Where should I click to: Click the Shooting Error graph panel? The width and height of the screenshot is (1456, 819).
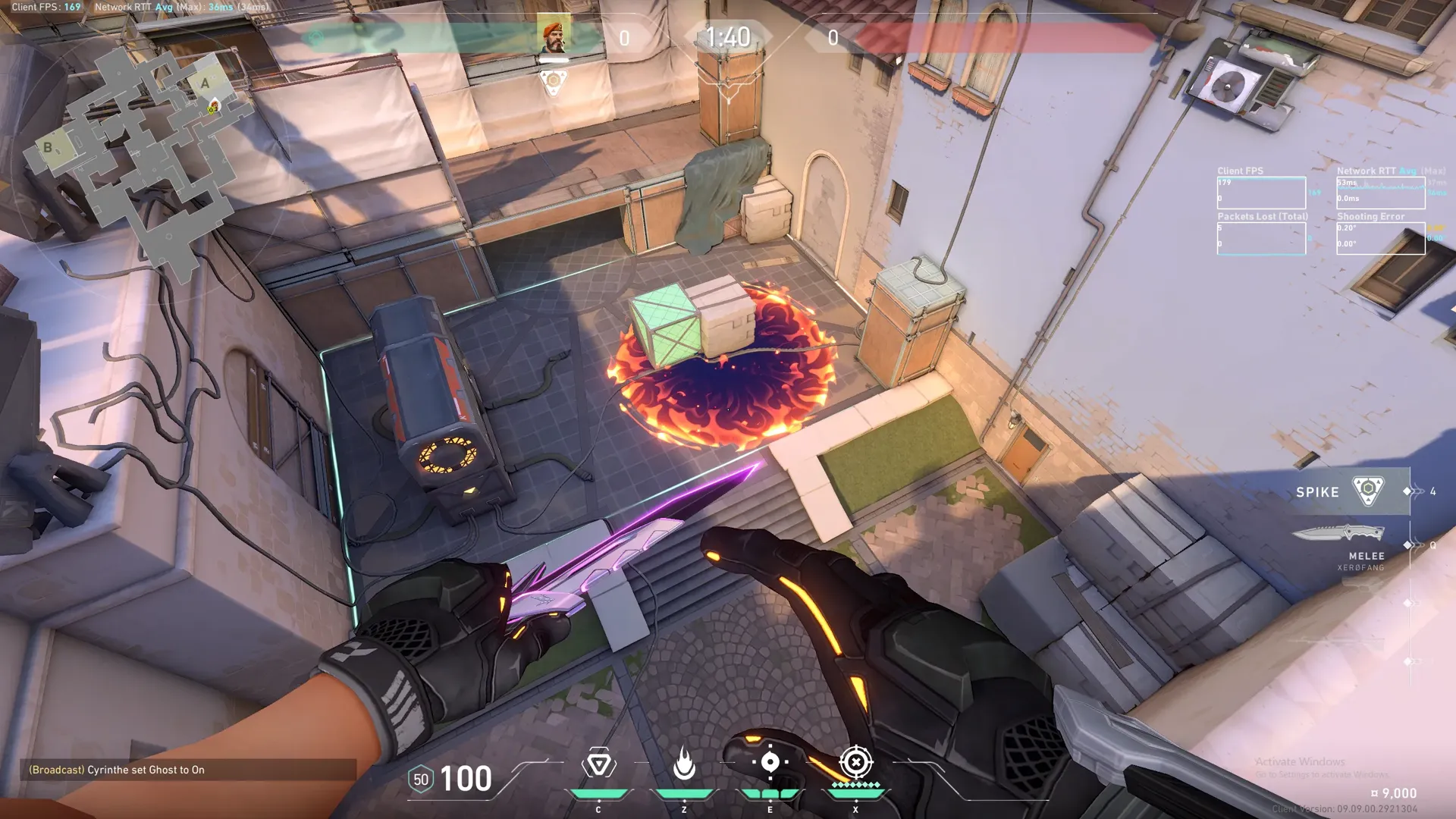[1380, 238]
